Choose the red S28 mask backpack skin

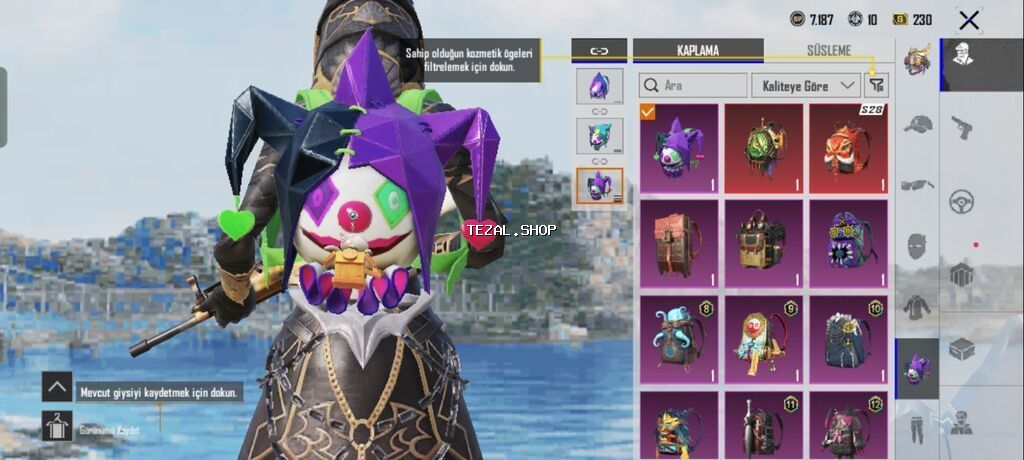click(849, 149)
